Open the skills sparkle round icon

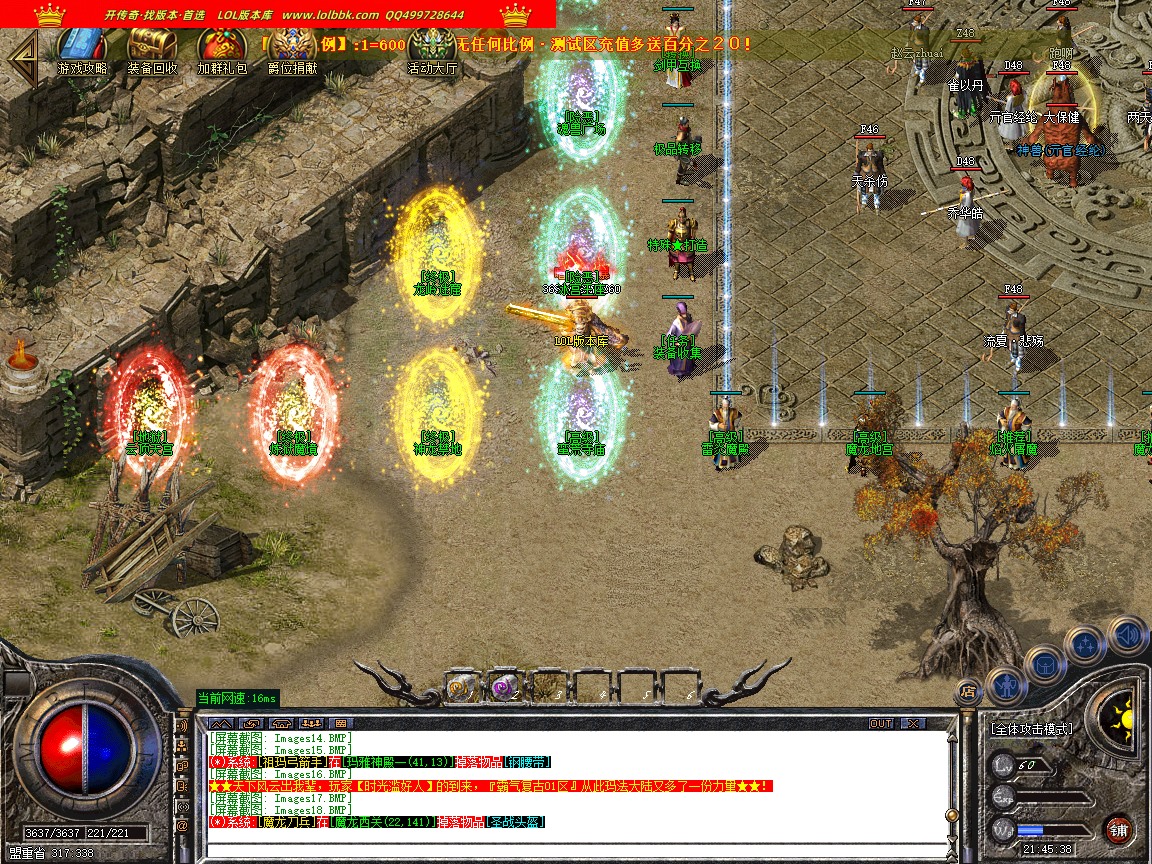1085,645
